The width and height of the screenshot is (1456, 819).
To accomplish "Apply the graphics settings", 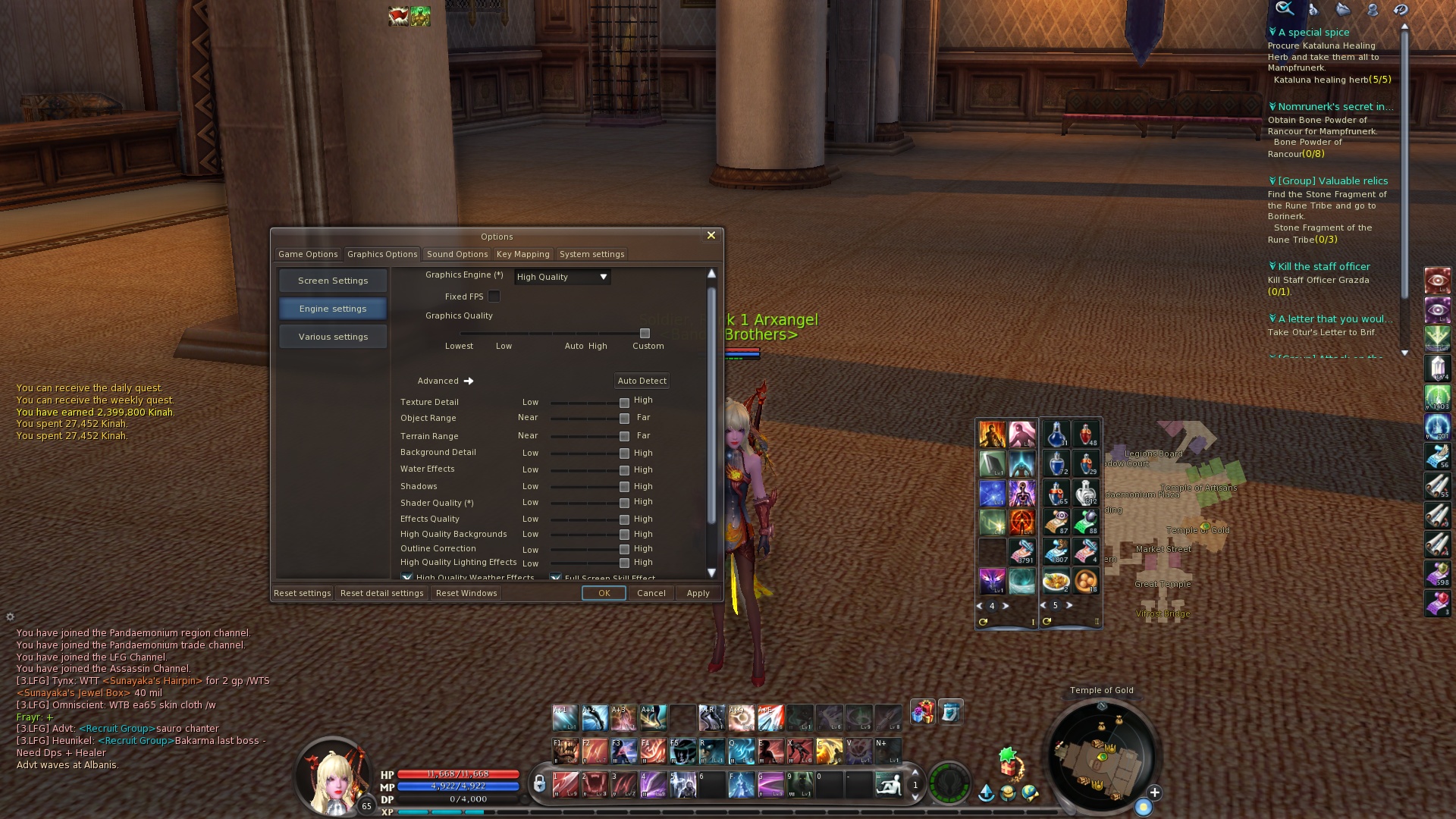I will pyautogui.click(x=698, y=593).
